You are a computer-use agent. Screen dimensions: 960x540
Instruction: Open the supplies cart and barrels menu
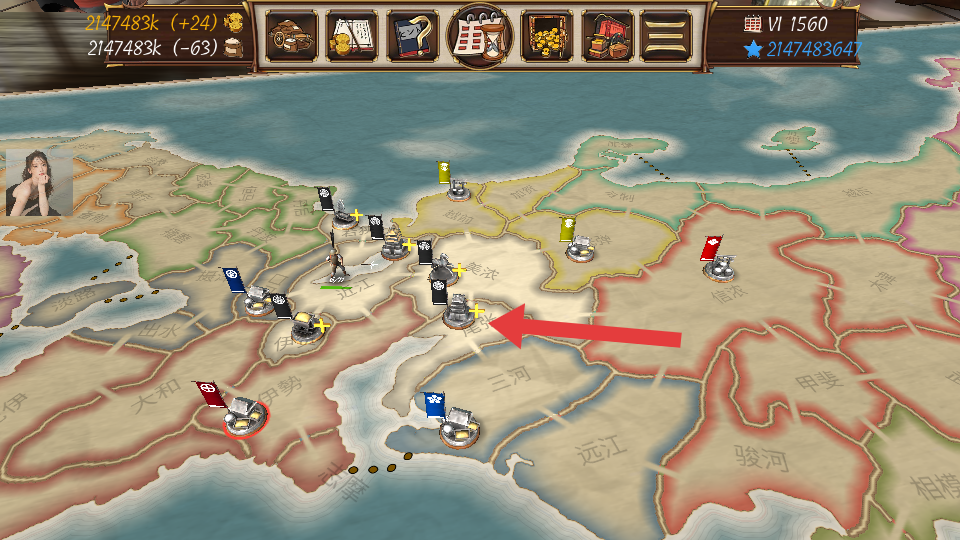[292, 37]
